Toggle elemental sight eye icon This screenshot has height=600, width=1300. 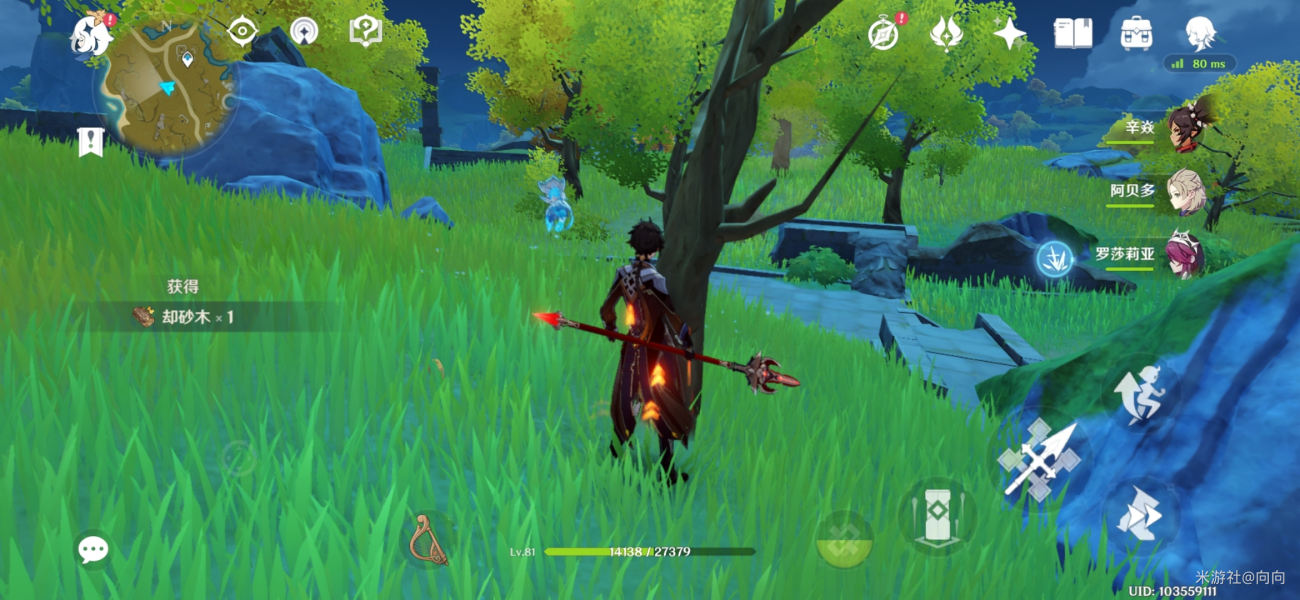[242, 32]
